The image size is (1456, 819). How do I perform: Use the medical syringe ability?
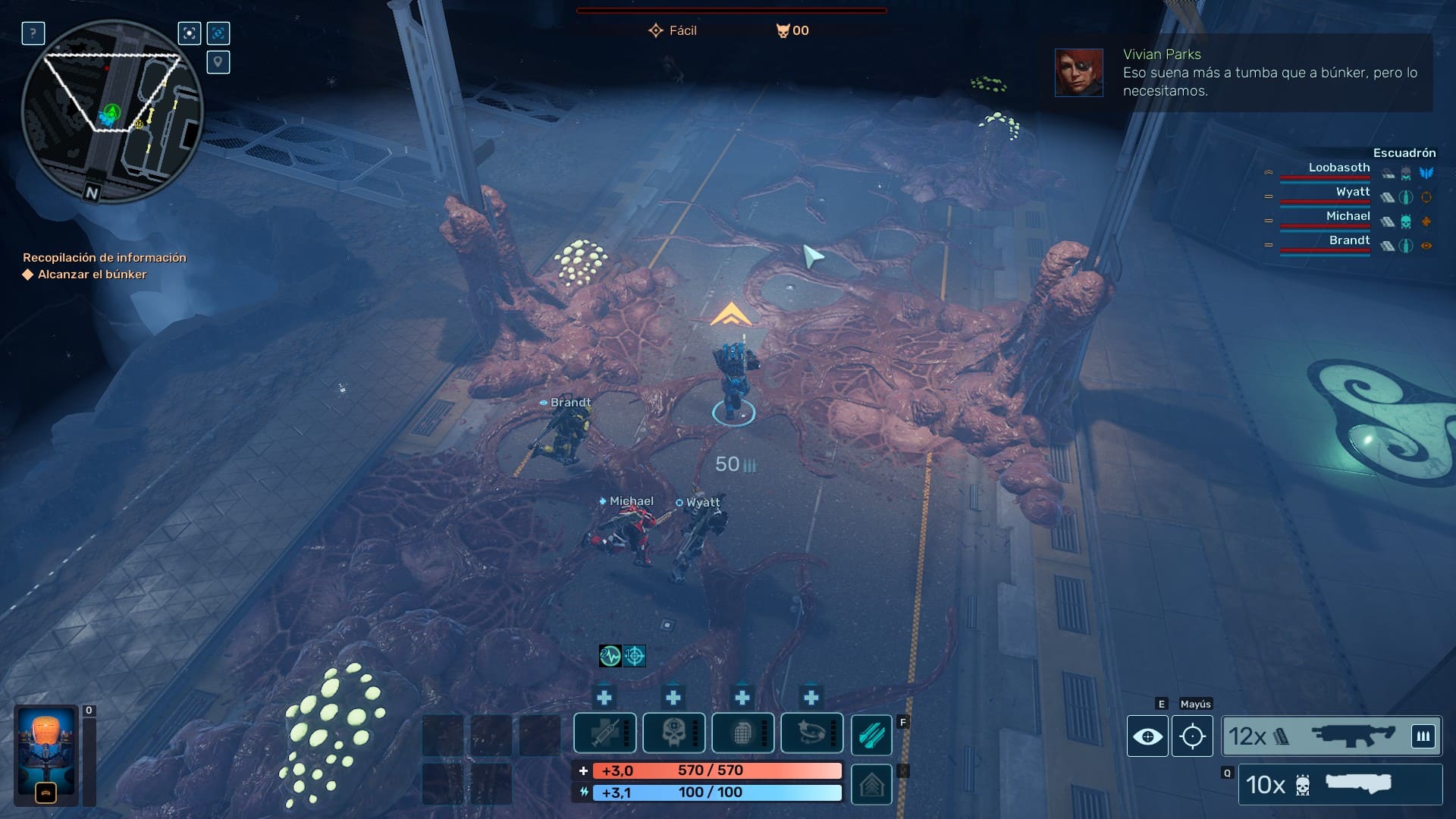604,733
